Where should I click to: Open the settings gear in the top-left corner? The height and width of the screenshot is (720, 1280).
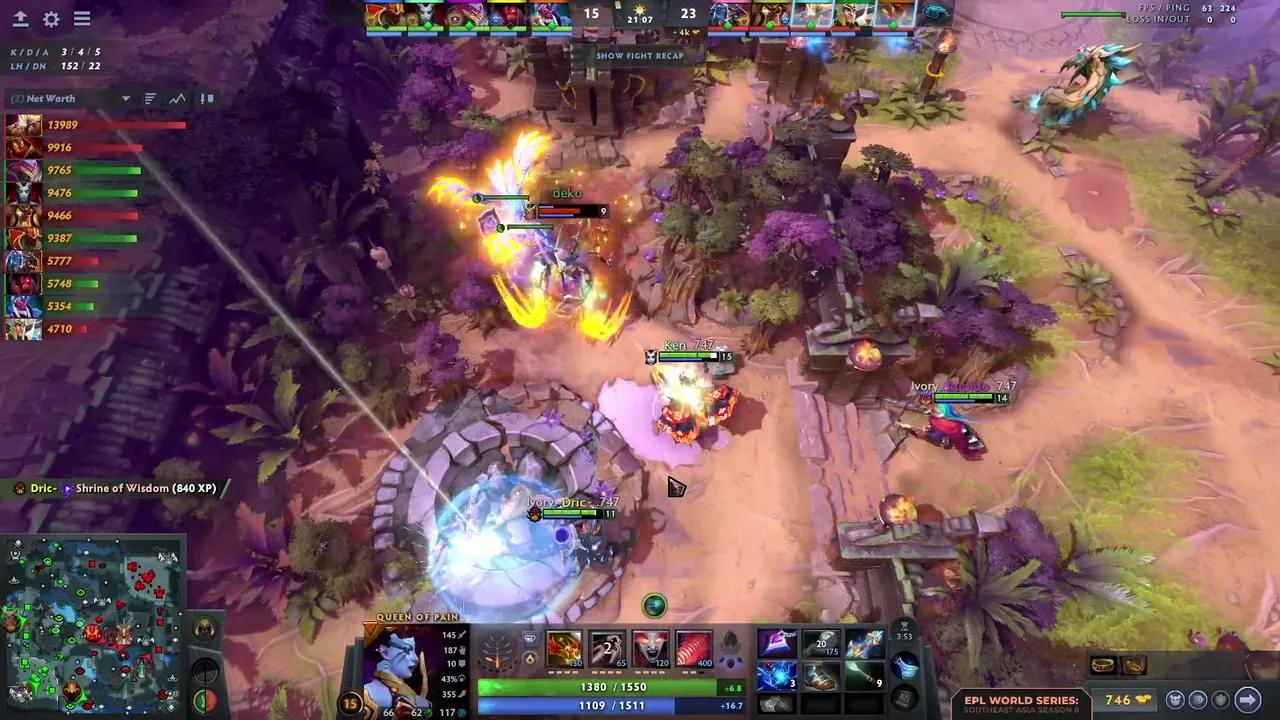point(51,19)
